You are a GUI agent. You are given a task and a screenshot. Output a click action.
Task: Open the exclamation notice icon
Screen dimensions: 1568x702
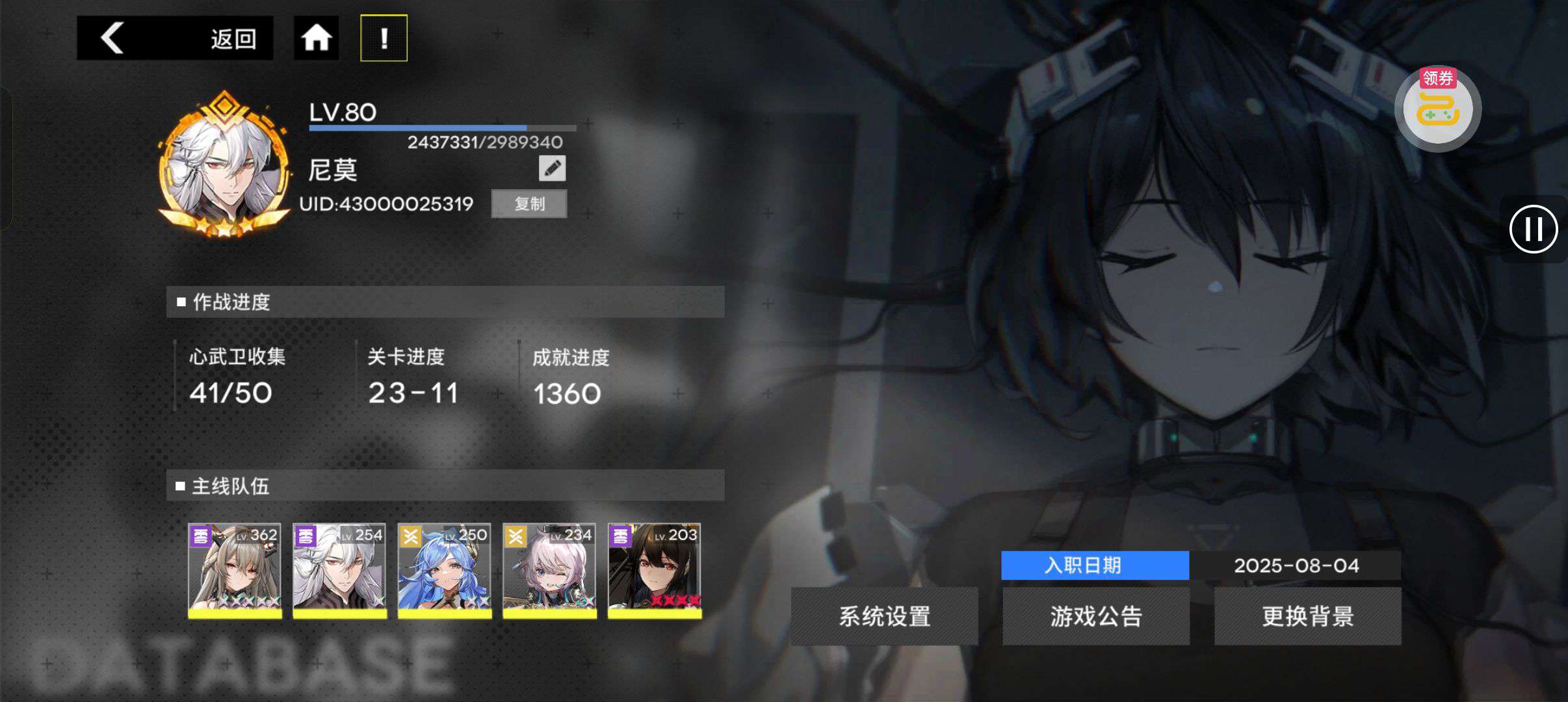[x=385, y=37]
